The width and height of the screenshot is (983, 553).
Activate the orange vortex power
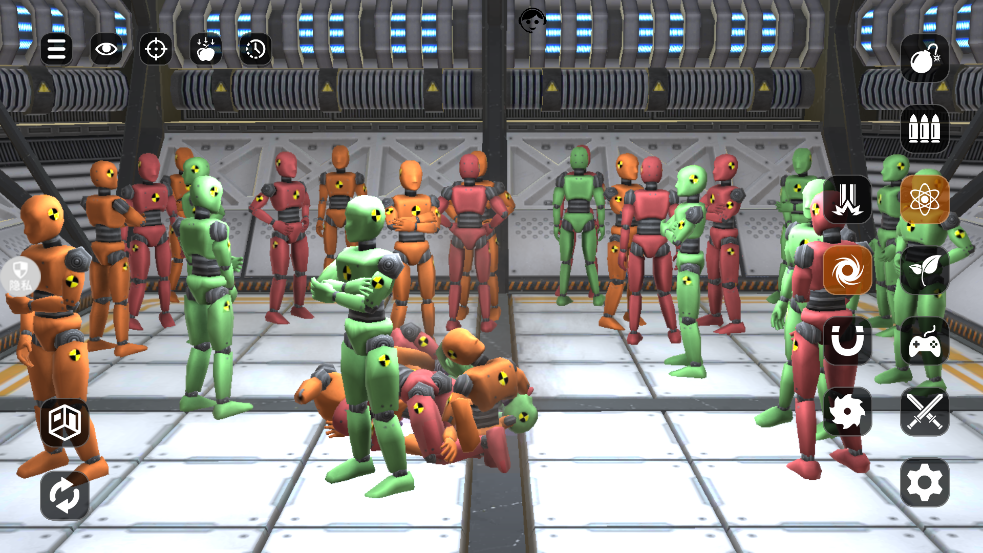(x=847, y=270)
